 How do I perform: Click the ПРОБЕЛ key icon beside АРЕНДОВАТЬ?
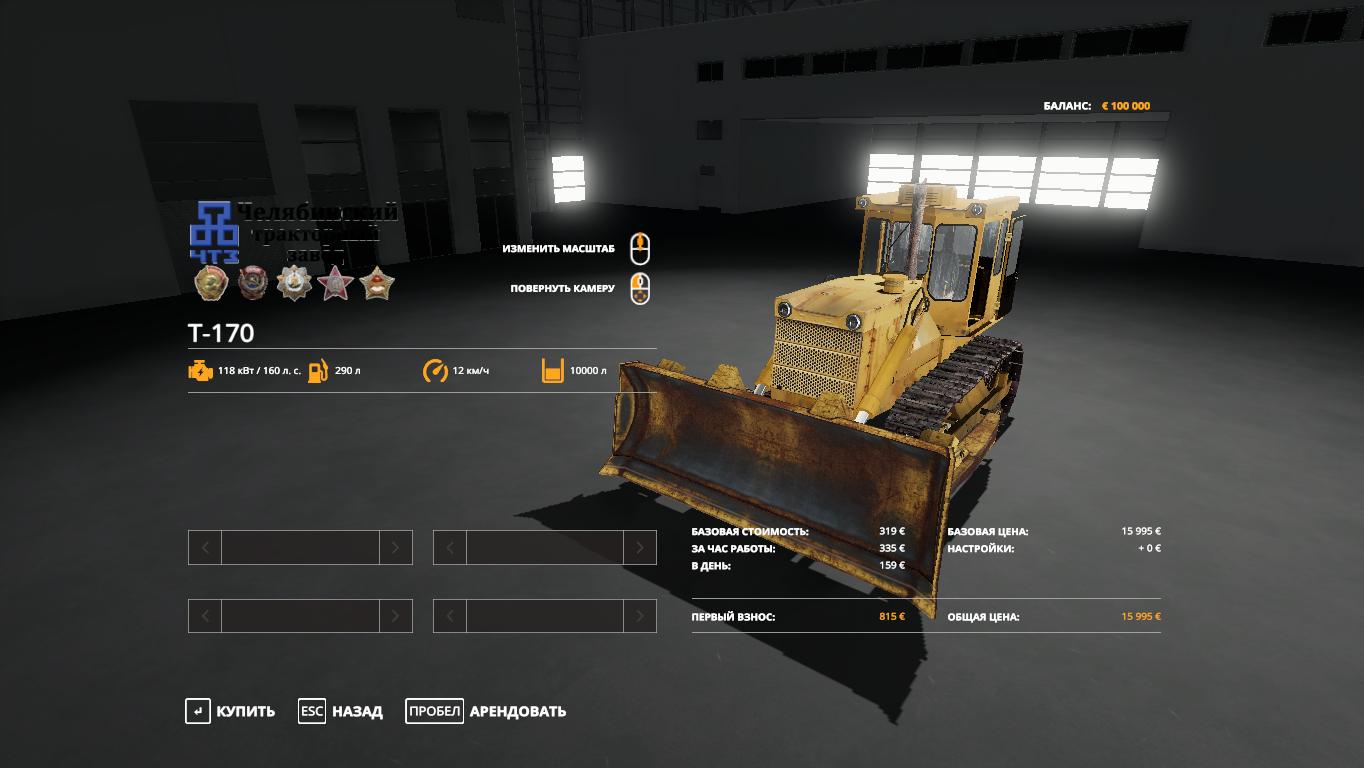435,711
